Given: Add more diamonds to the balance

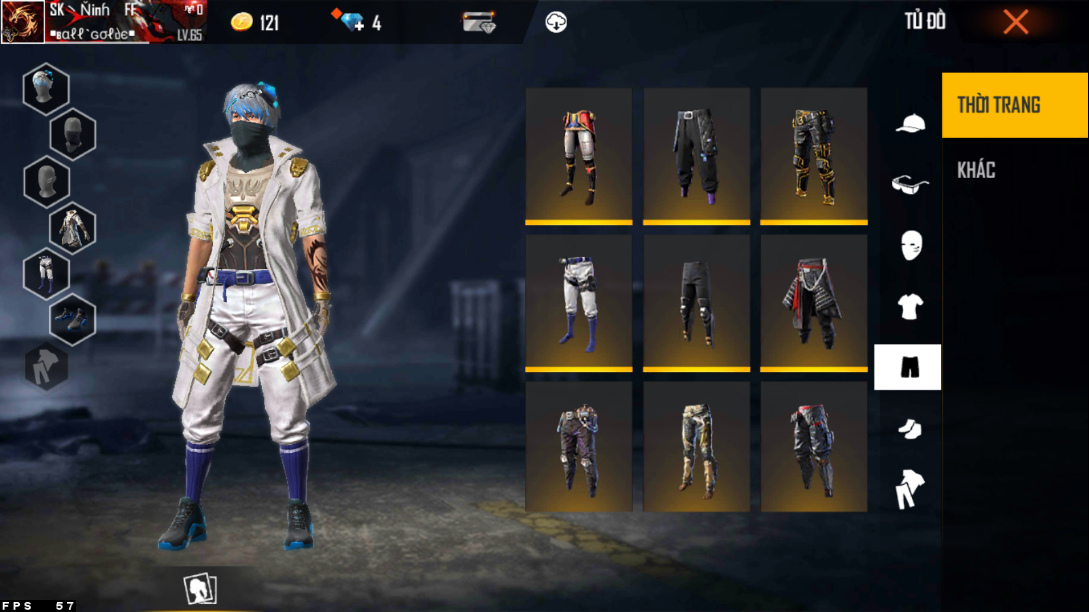Looking at the screenshot, I should (x=353, y=22).
